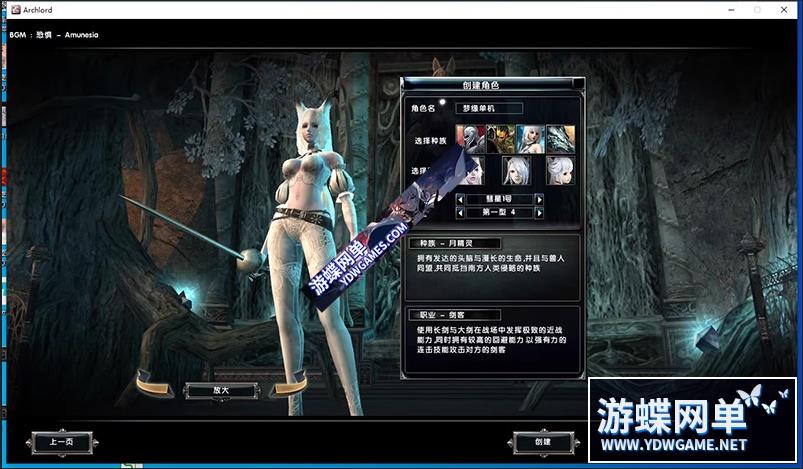Rotate character using the right gold arrow
803x469 pixels.
click(288, 384)
